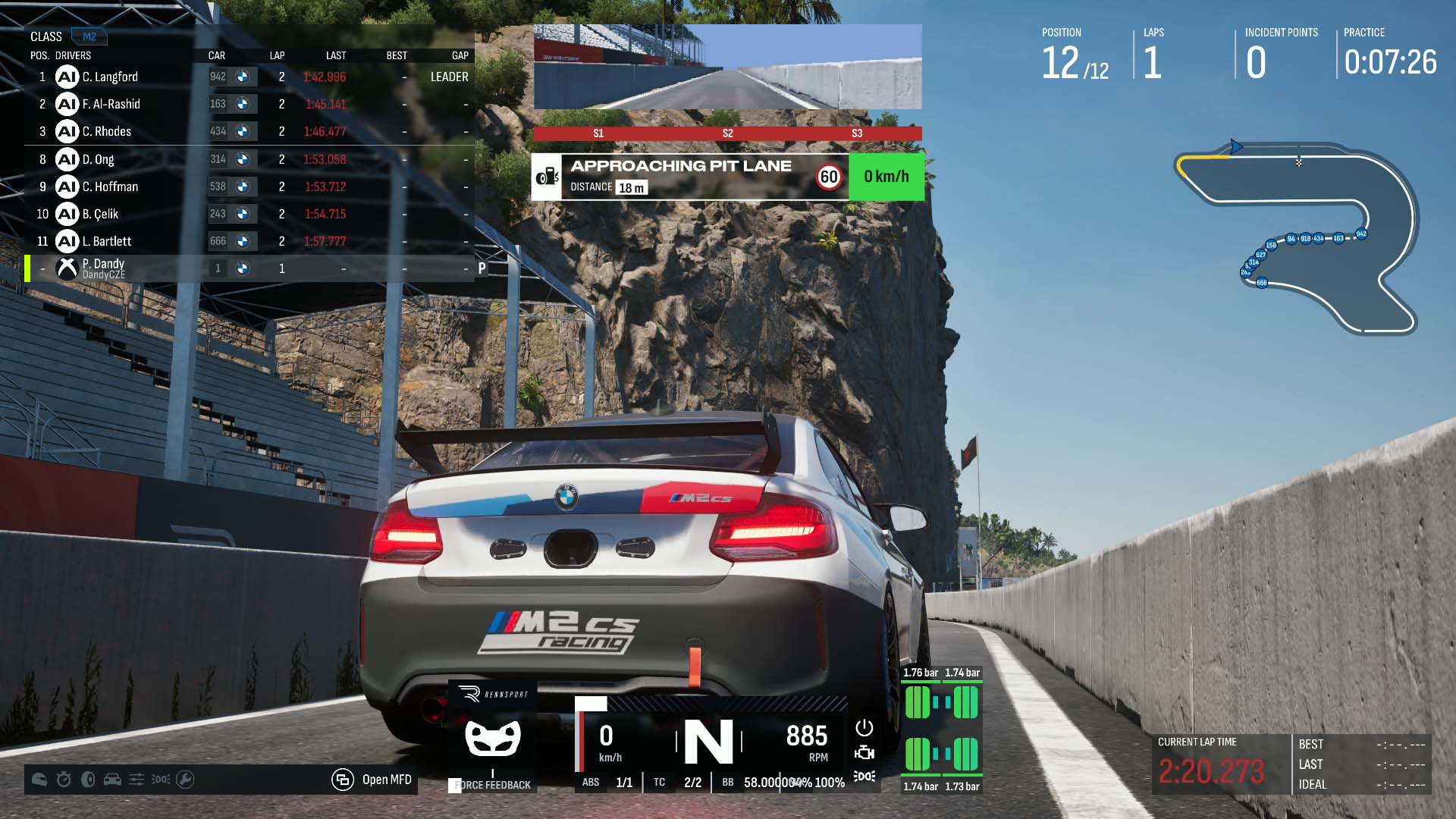Pick L. Bartlett in the standings
1456x819 pixels.
point(107,241)
